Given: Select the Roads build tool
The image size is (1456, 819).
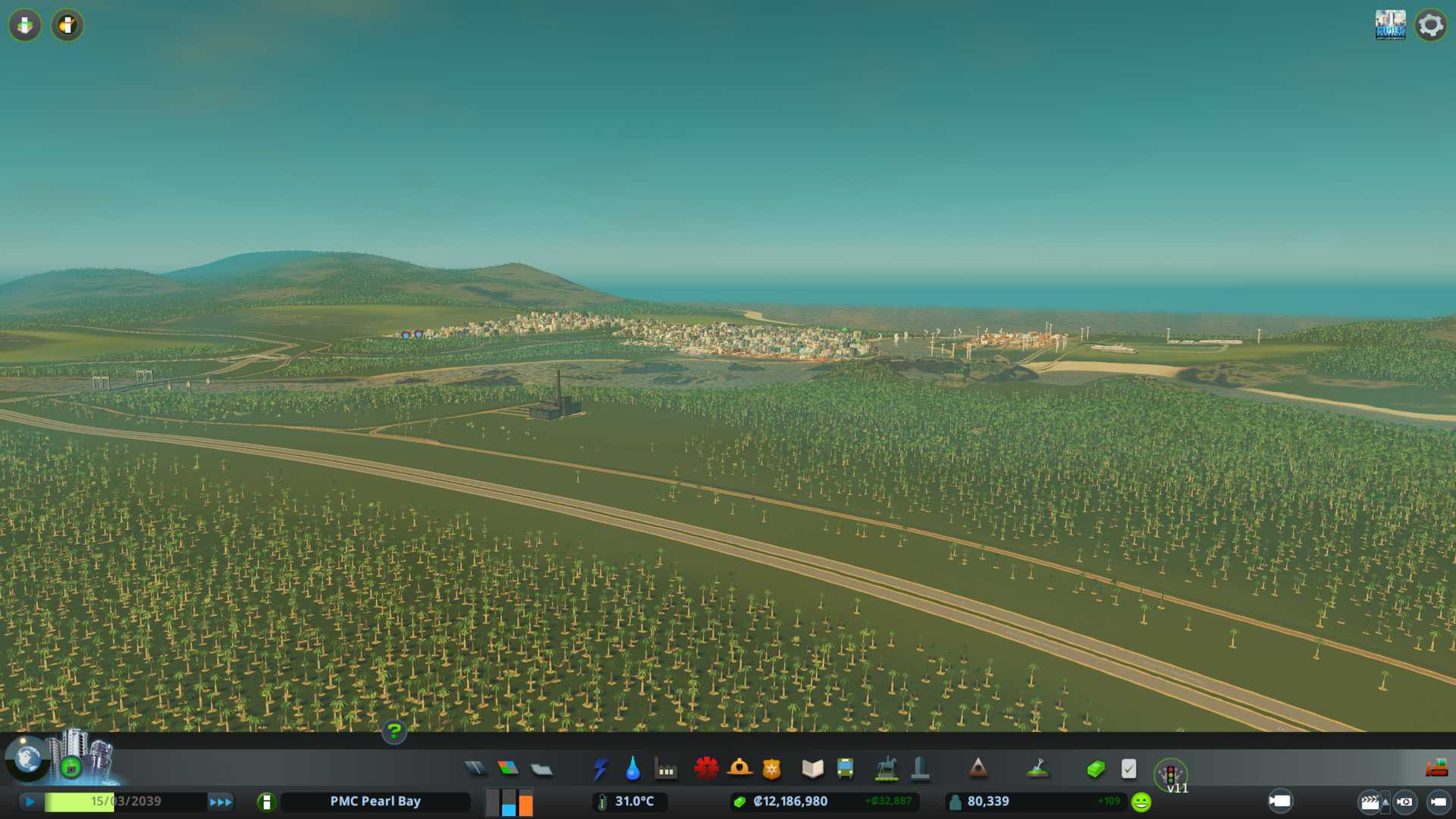Looking at the screenshot, I should [x=475, y=769].
